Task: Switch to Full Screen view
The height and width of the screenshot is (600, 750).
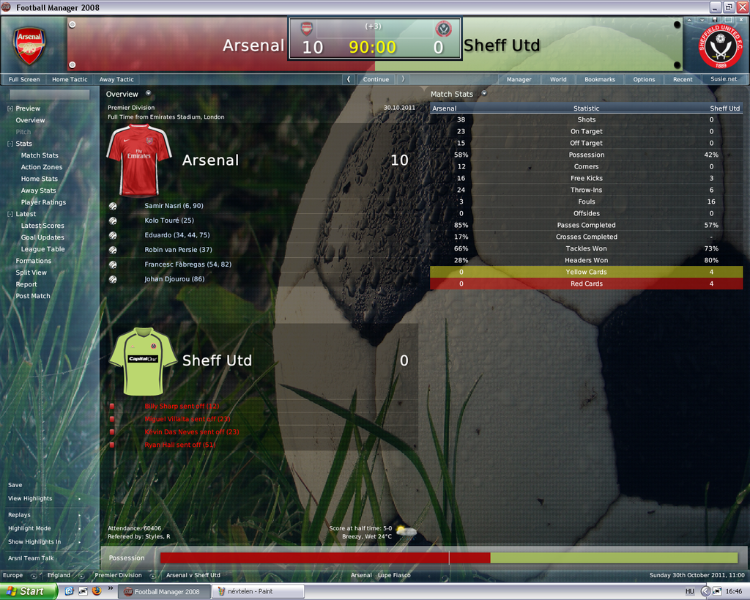Action: [24, 79]
